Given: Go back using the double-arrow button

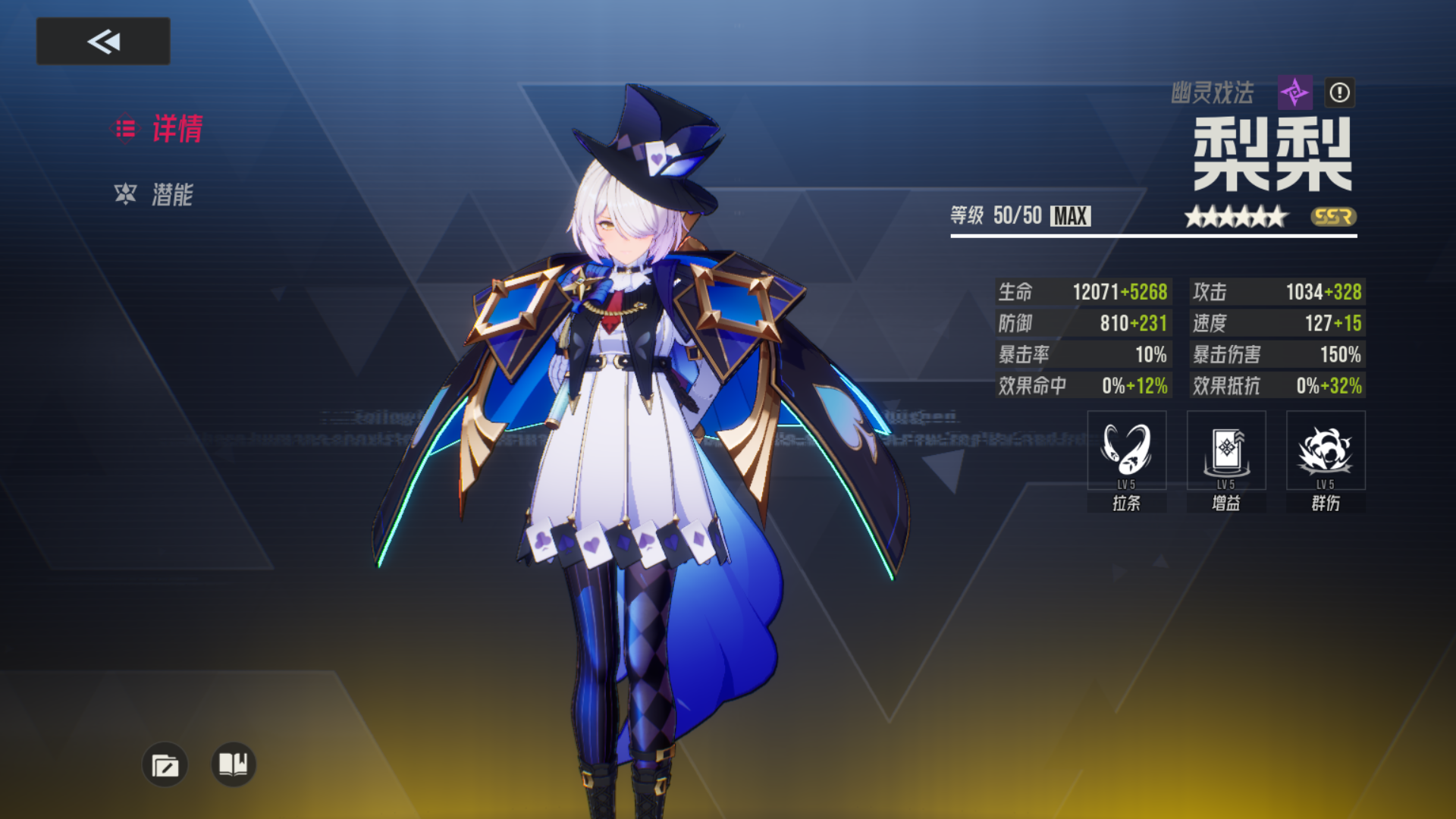Looking at the screenshot, I should click(x=103, y=41).
